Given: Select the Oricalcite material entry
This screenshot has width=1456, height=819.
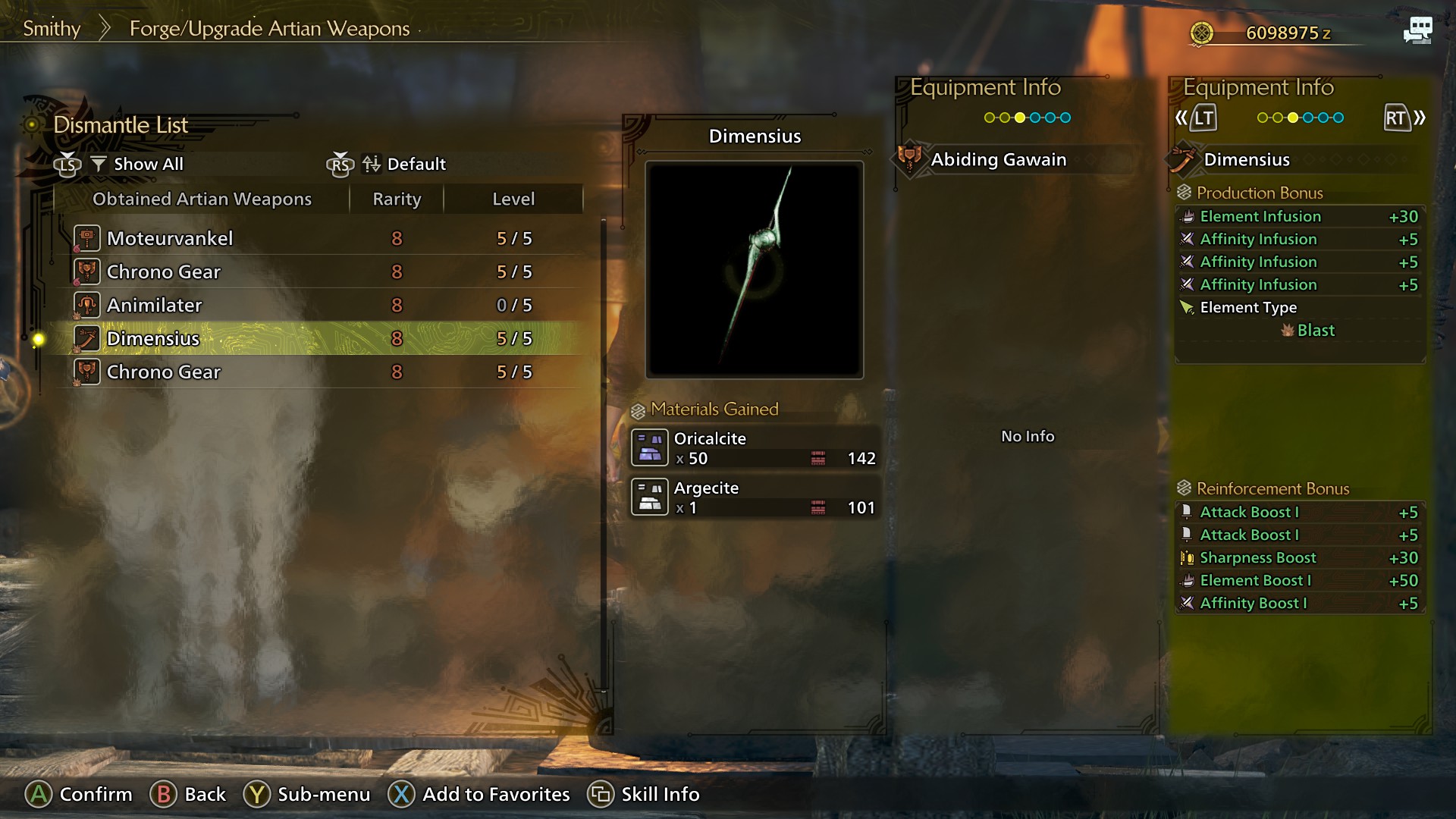Looking at the screenshot, I should pos(755,447).
